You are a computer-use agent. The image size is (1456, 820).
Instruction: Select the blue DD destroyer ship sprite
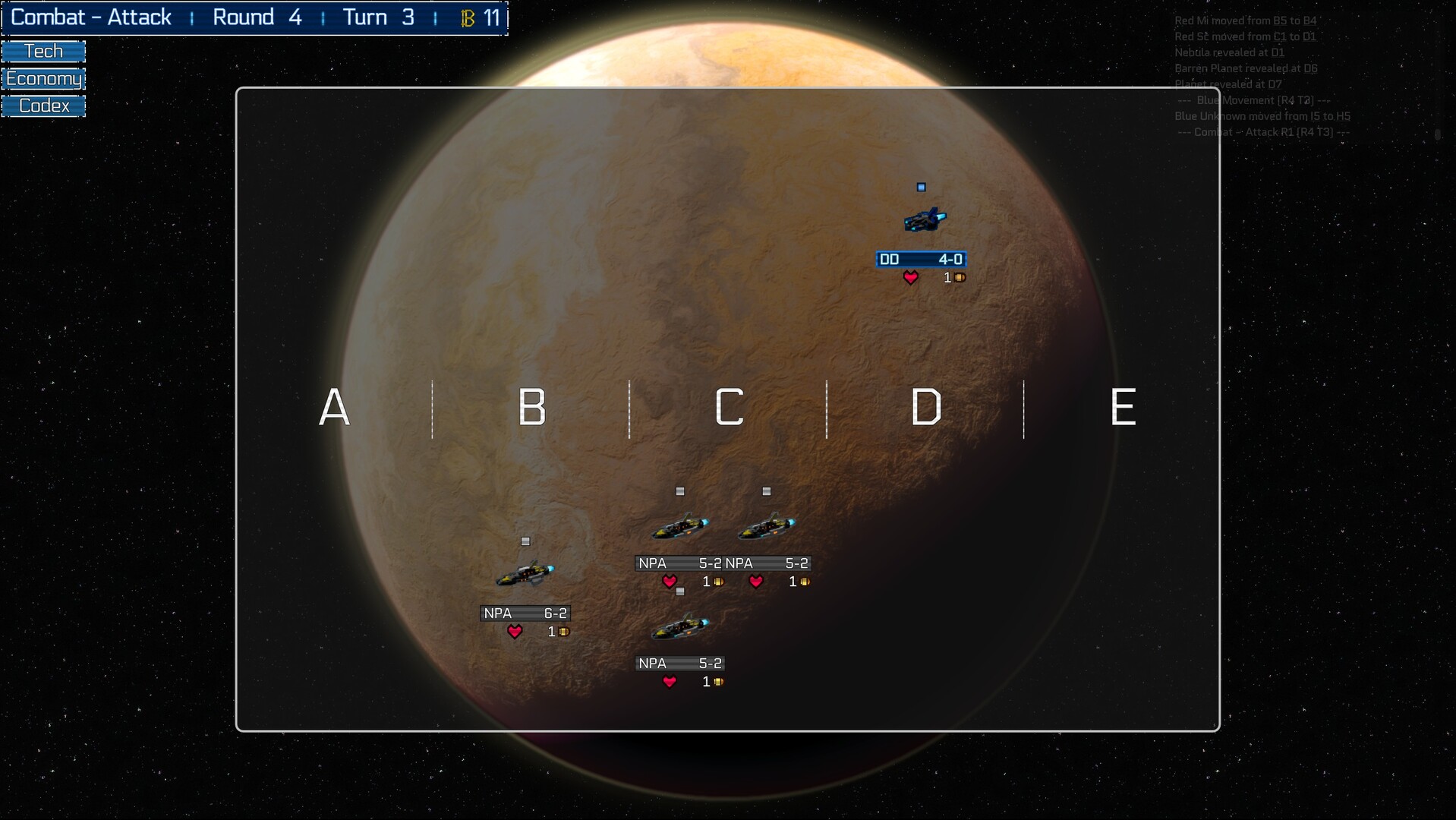click(x=925, y=219)
